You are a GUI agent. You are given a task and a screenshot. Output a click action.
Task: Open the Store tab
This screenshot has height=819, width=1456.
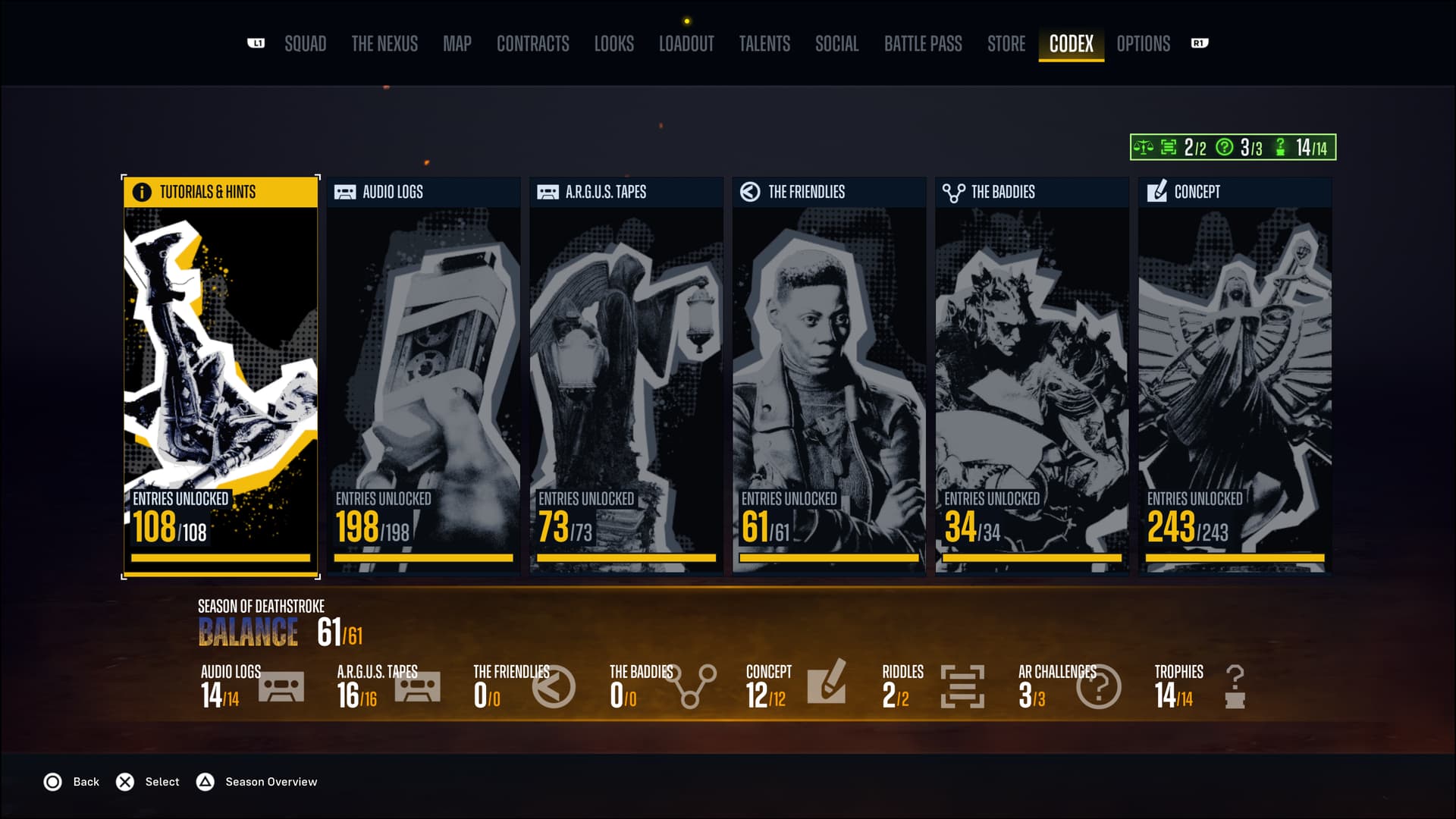pos(1006,44)
